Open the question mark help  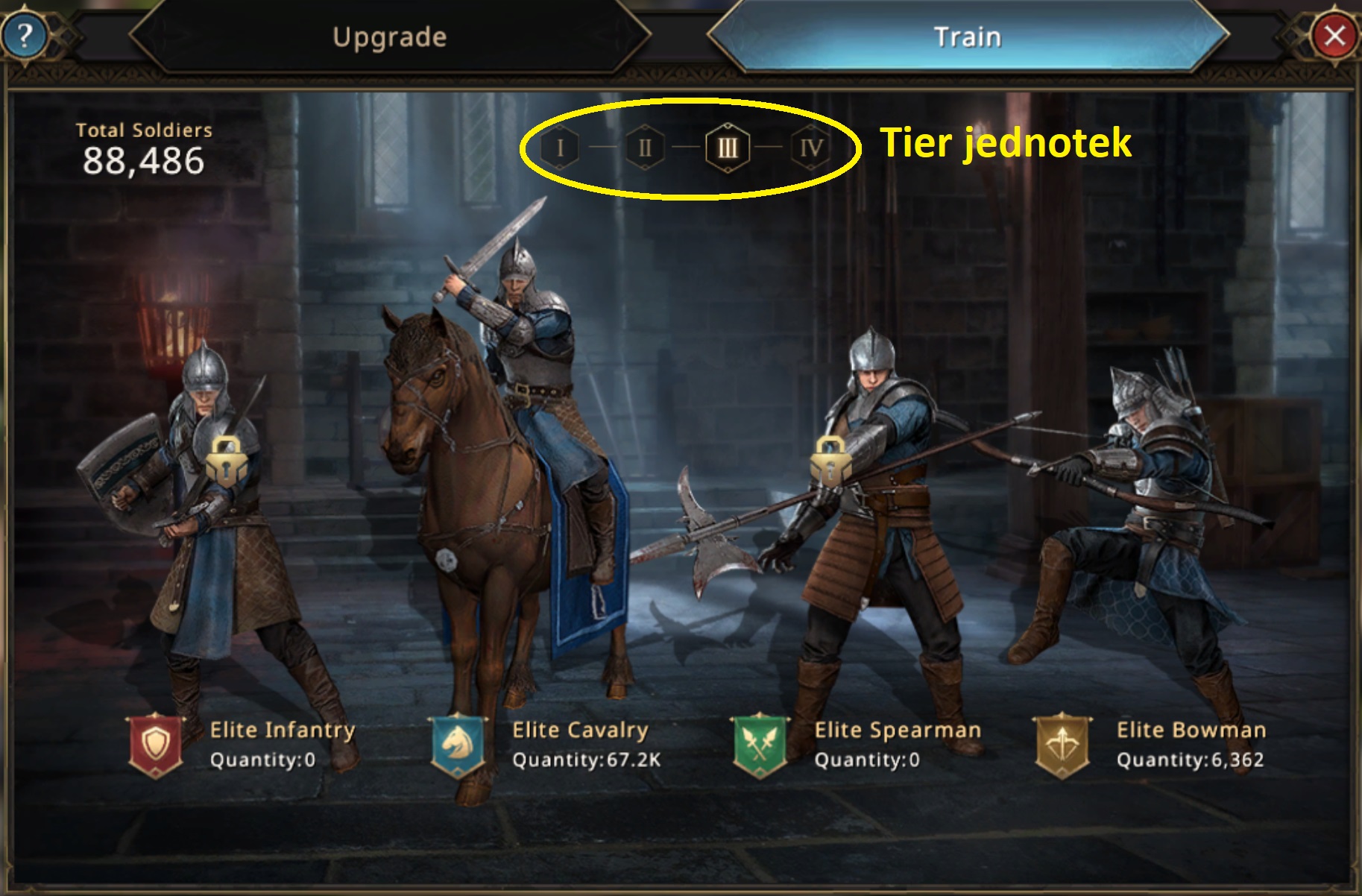pos(25,35)
